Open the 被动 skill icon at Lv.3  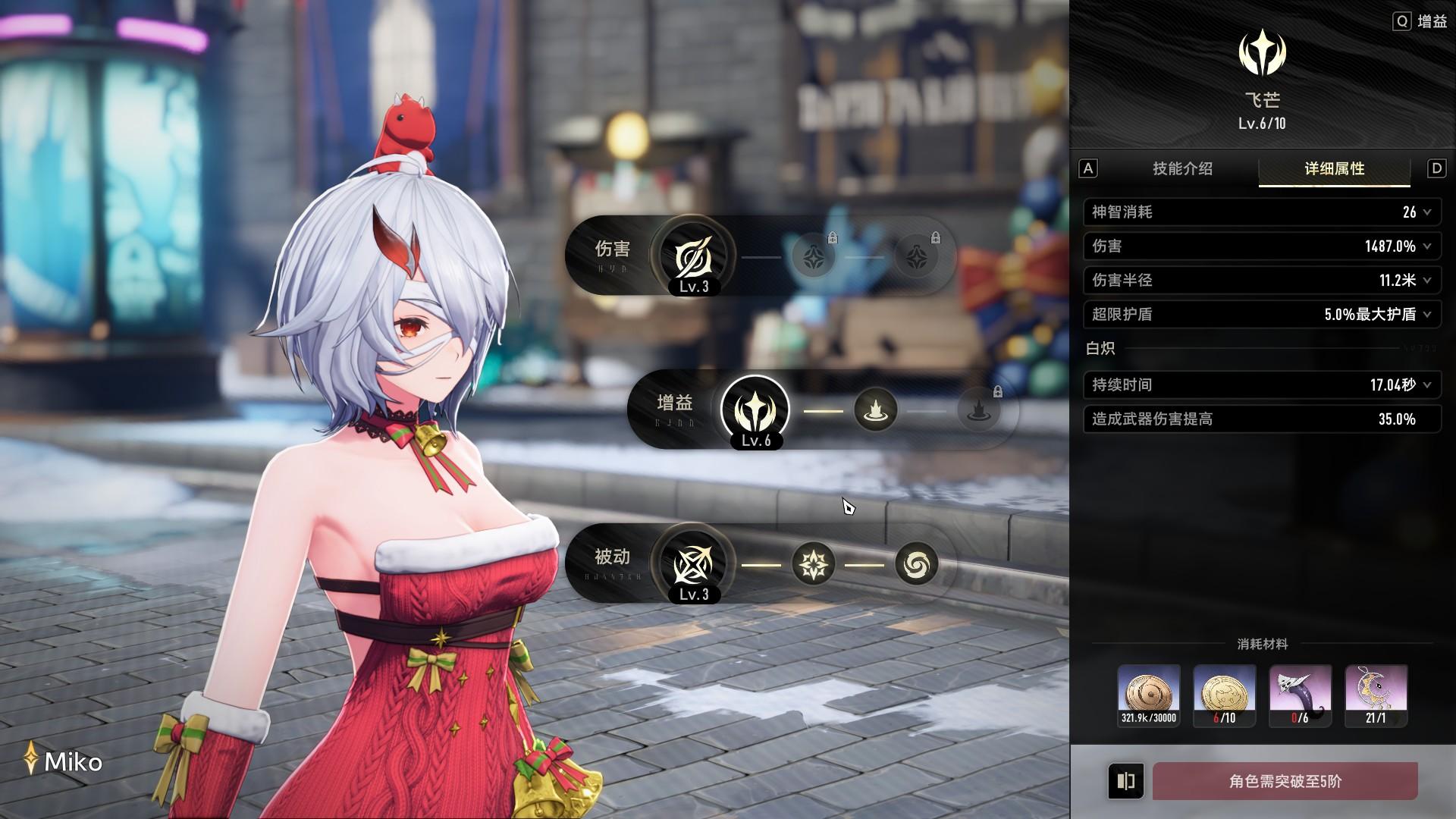click(694, 563)
